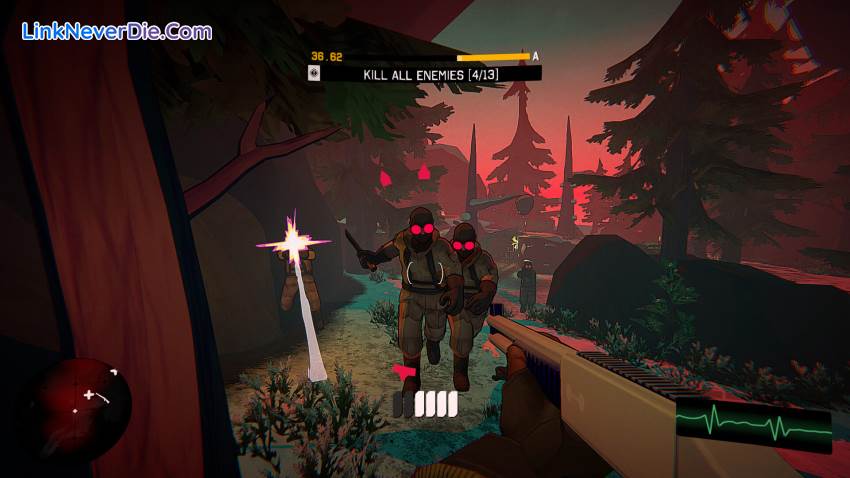This screenshot has height=478, width=850.
Task: Click the objective target icon beside the tracker
Action: pos(315,73)
